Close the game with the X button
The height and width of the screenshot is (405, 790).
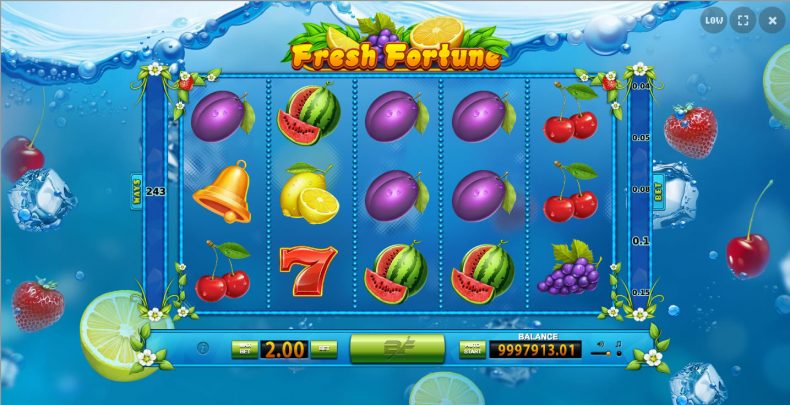772,19
